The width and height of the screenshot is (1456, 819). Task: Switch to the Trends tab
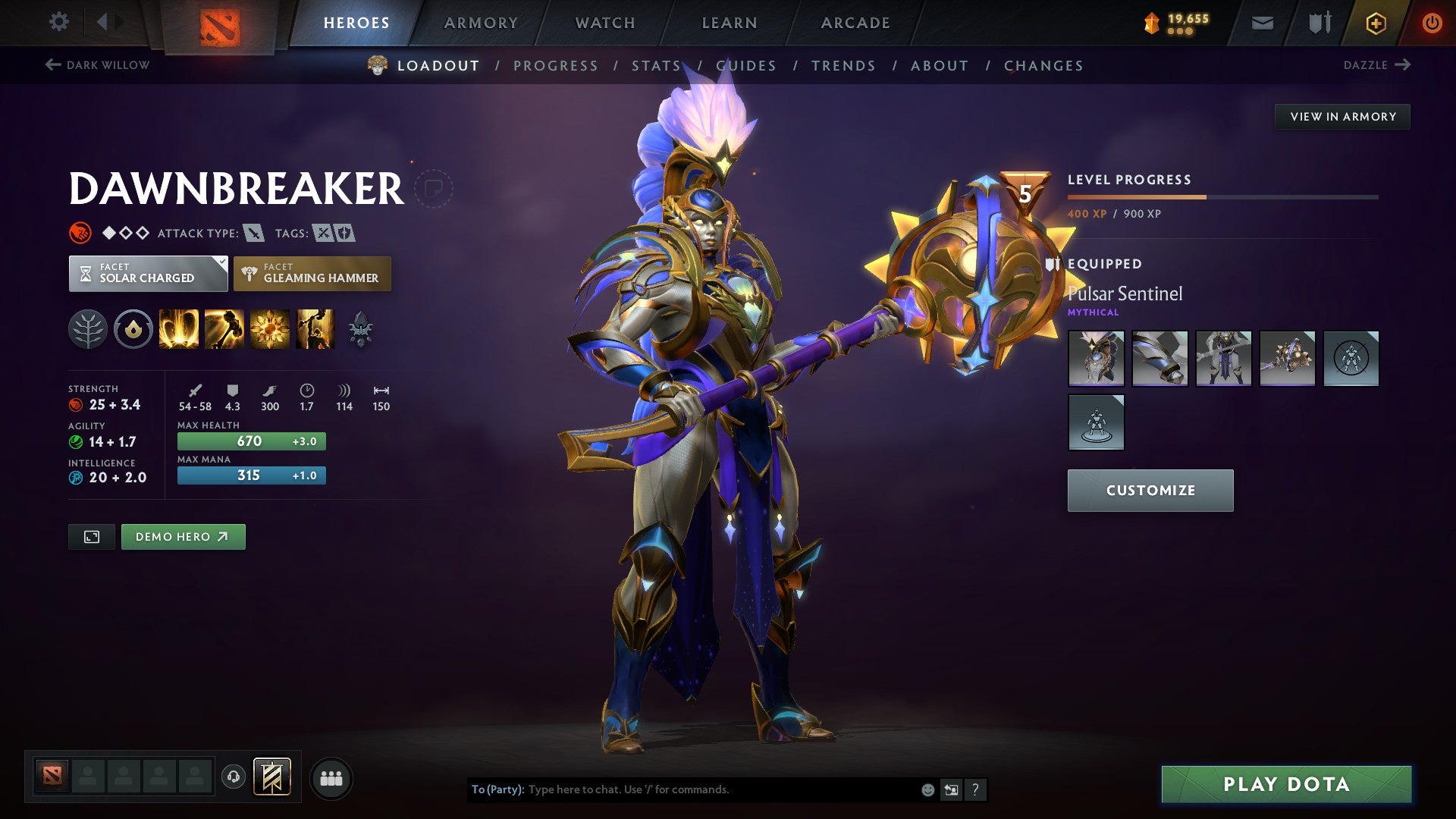844,66
